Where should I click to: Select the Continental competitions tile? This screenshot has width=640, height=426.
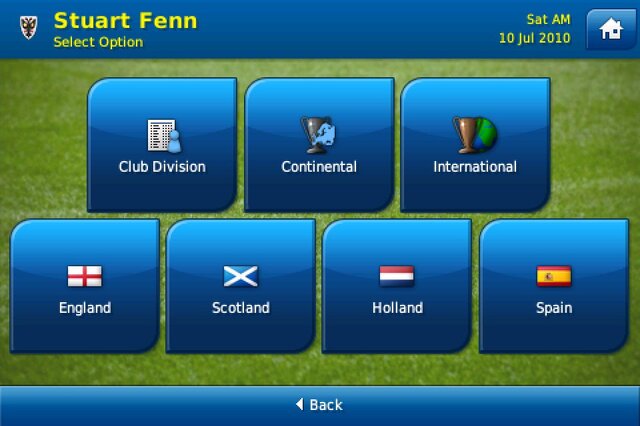coord(319,145)
